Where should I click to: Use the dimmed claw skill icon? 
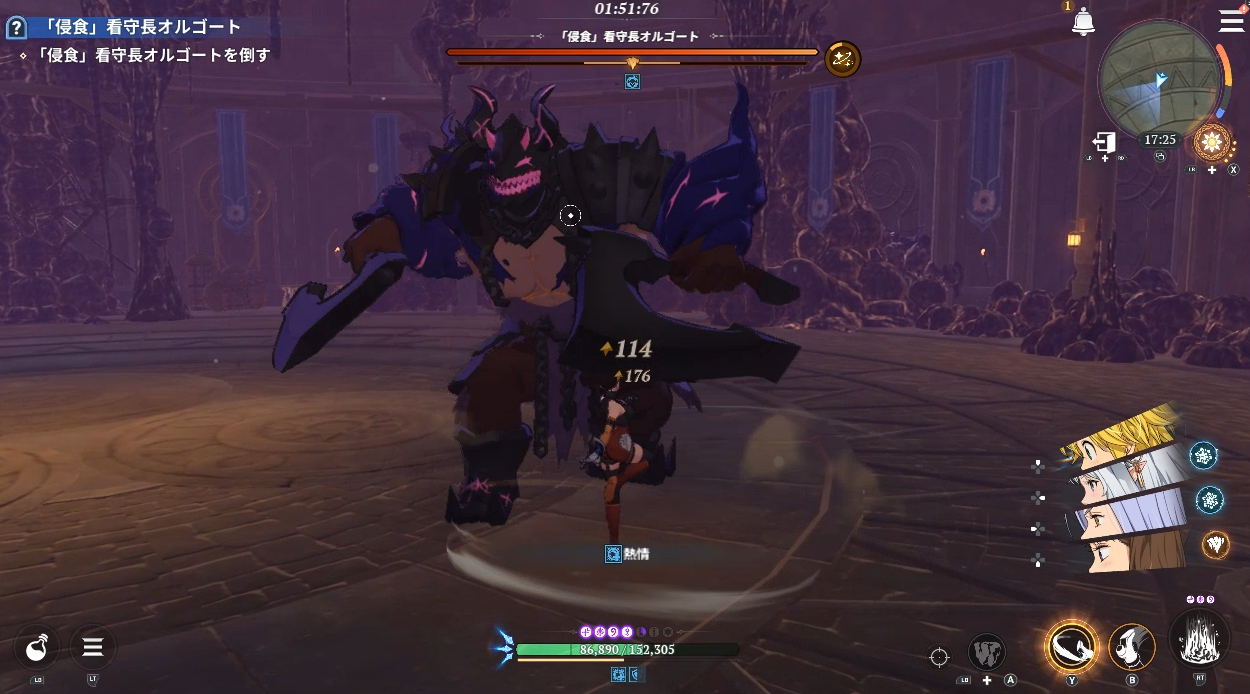(987, 653)
